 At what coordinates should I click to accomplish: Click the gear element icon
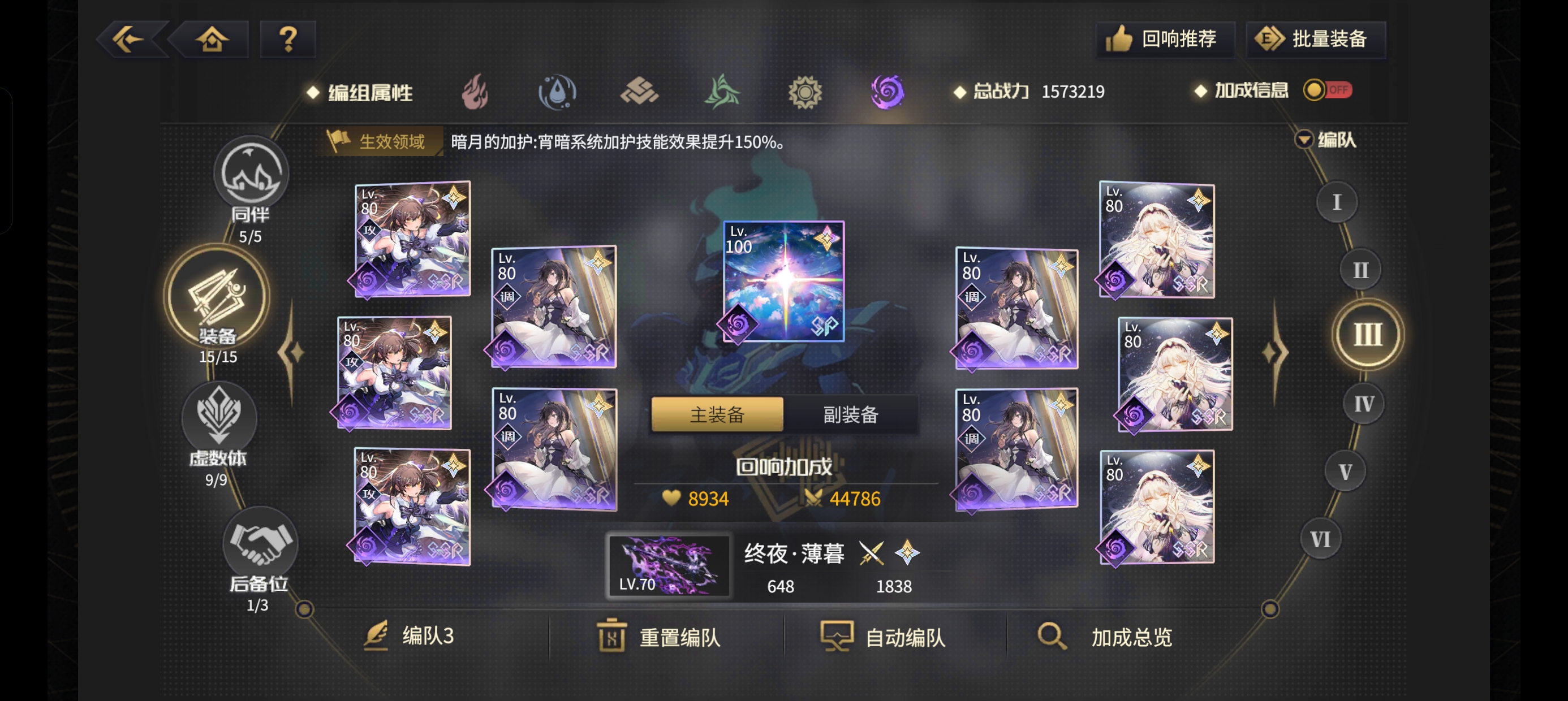[807, 92]
